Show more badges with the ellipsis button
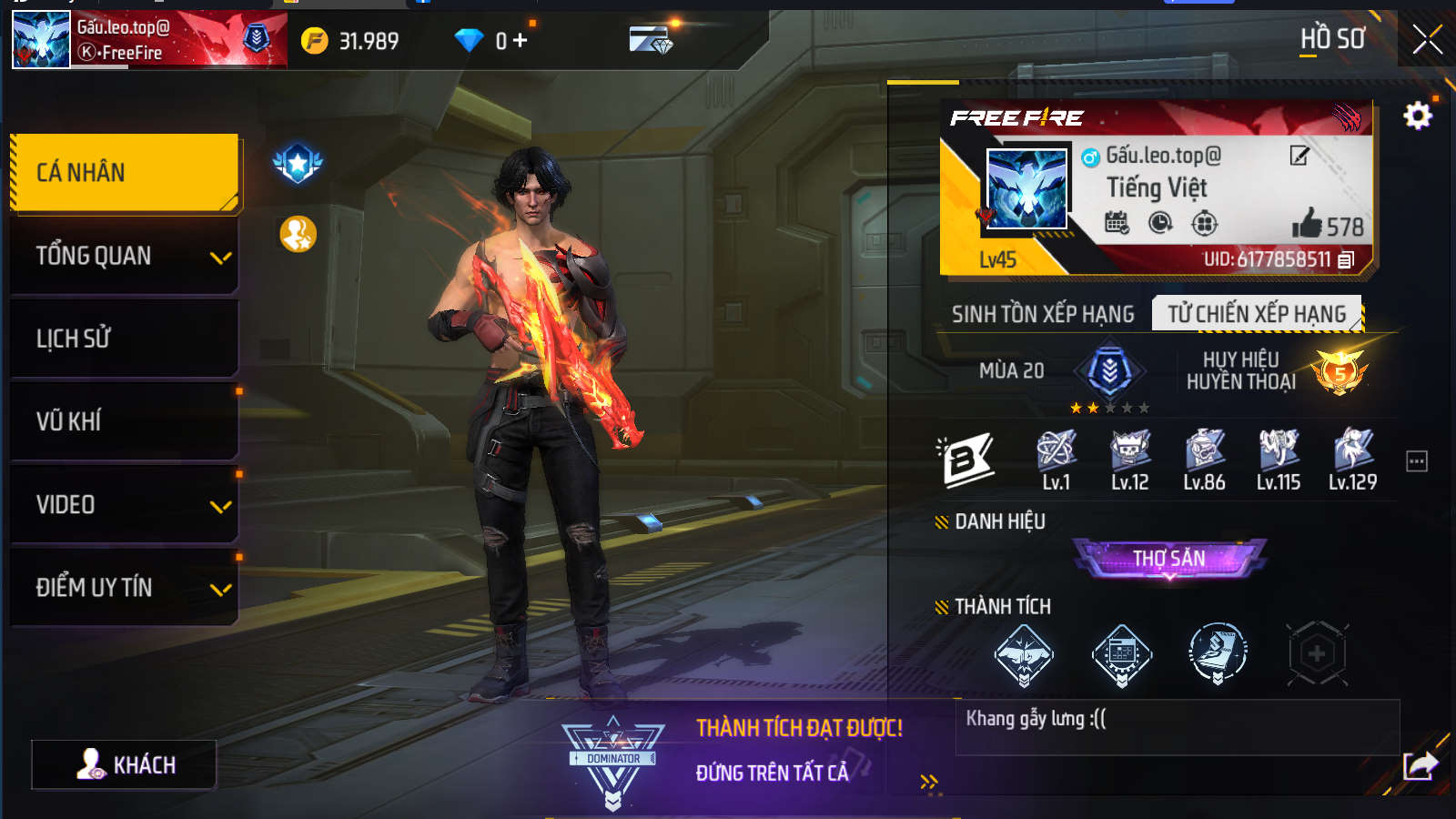The height and width of the screenshot is (819, 1456). tap(1417, 461)
